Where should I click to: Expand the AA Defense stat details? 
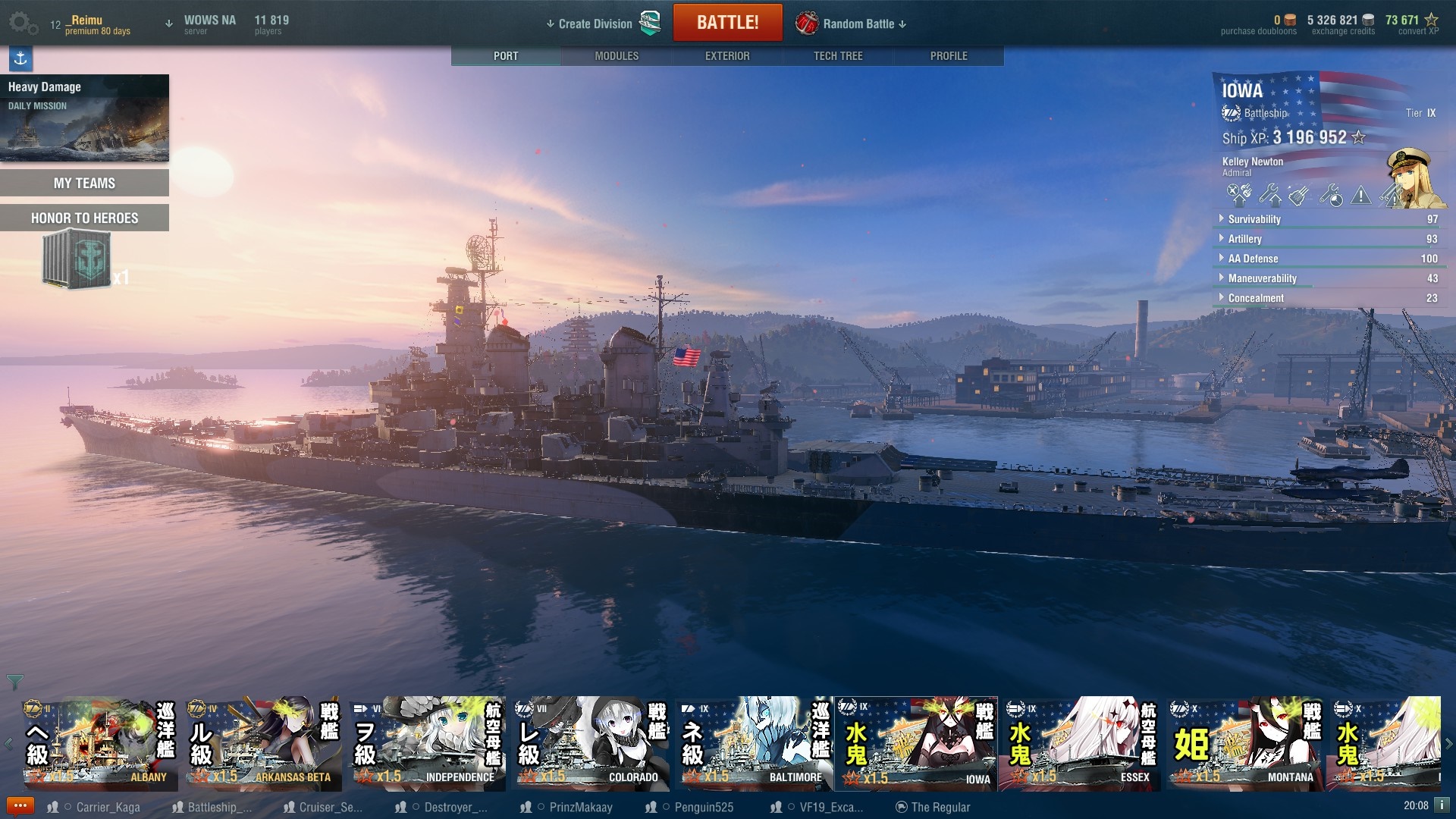[x=1253, y=259]
